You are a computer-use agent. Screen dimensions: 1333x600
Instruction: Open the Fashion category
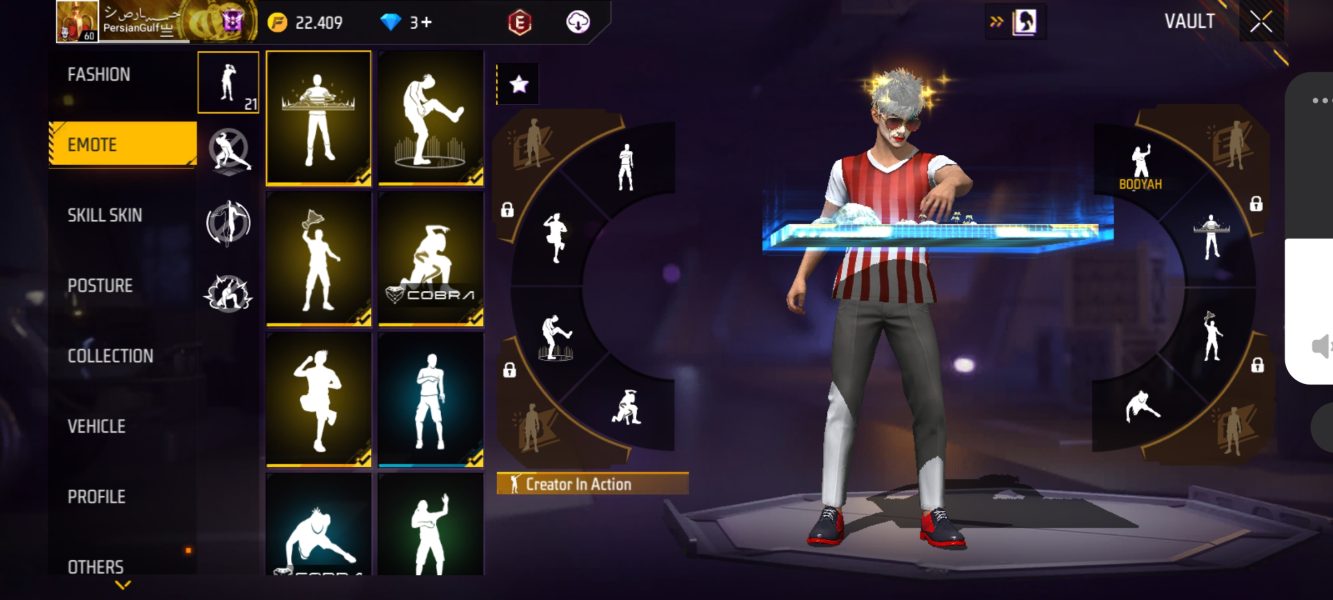(99, 75)
